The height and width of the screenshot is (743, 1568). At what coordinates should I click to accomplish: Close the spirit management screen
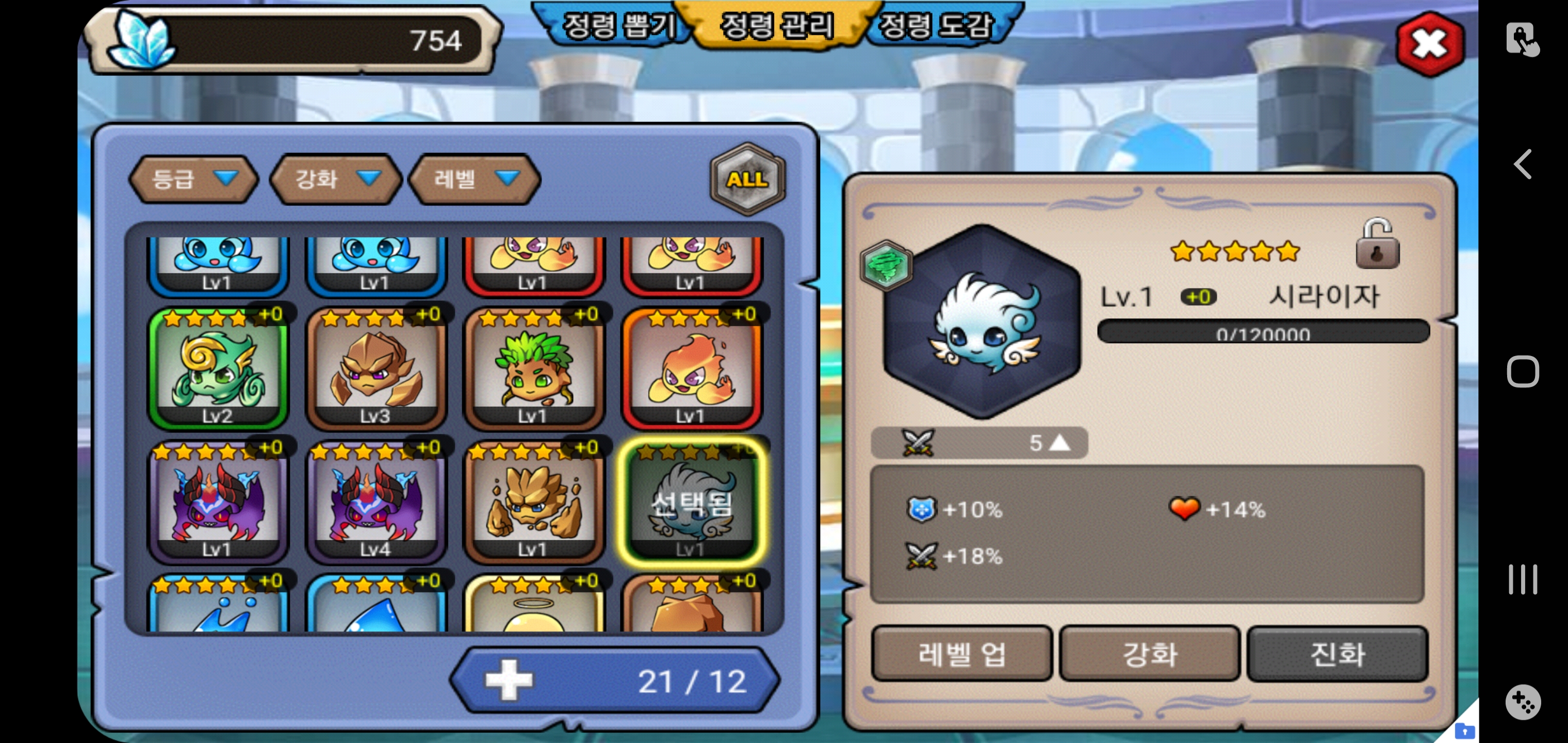pyautogui.click(x=1429, y=44)
